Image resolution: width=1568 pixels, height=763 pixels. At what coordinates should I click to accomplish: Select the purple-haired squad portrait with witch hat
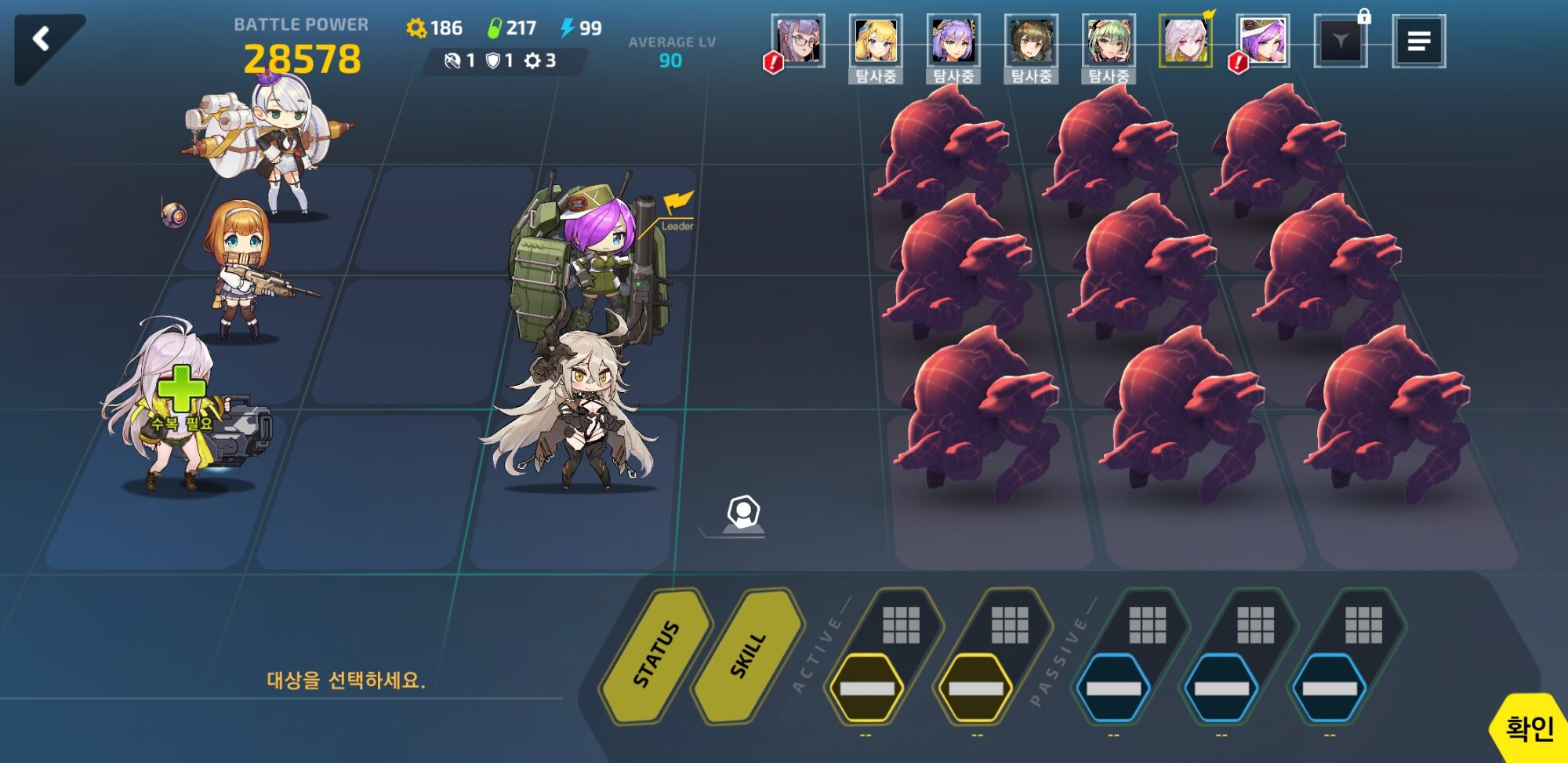(1263, 41)
